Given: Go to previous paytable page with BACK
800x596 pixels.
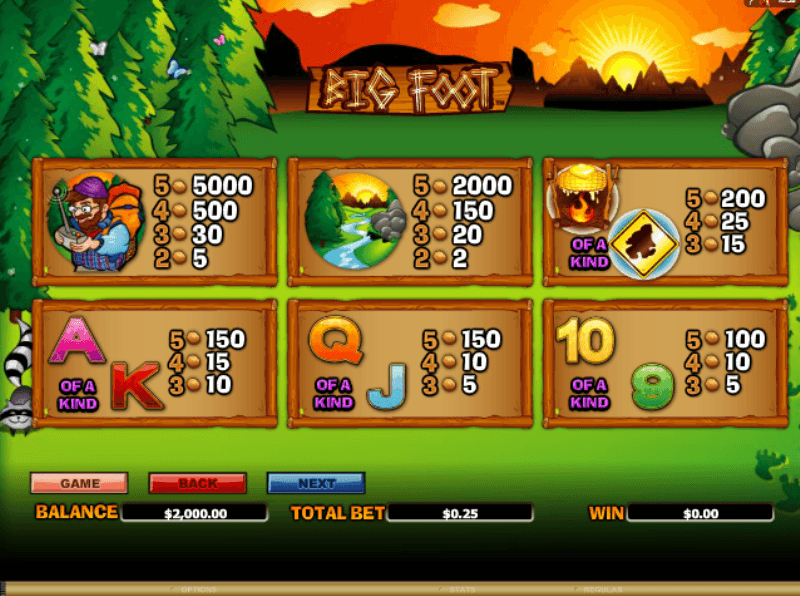Looking at the screenshot, I should 198,483.
